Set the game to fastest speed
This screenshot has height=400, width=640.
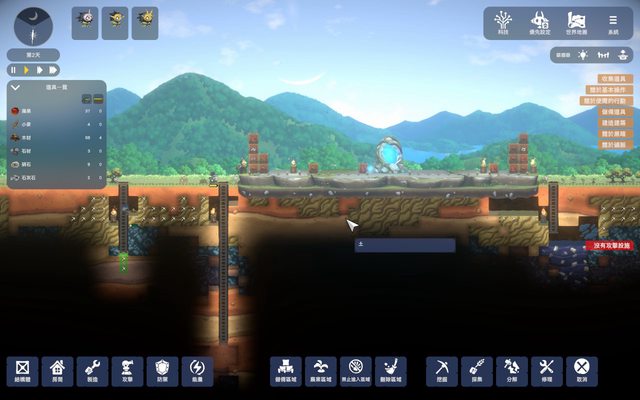tap(53, 70)
